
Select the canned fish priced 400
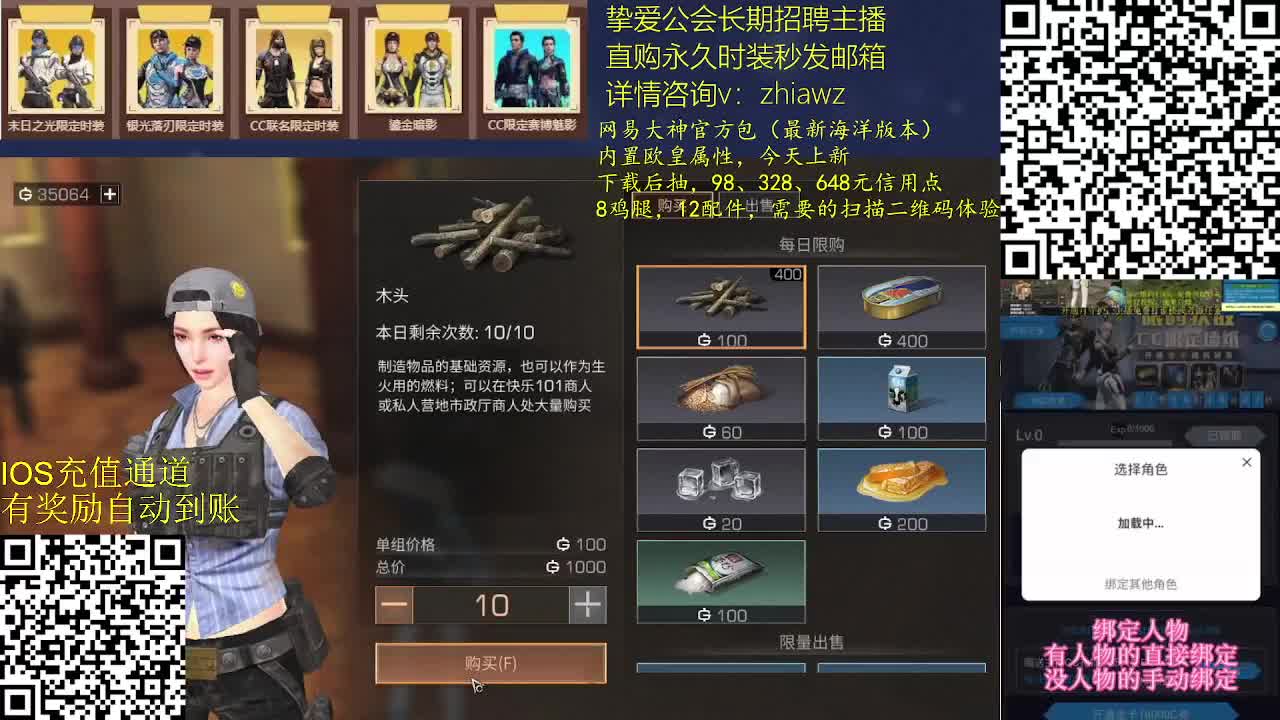click(901, 305)
